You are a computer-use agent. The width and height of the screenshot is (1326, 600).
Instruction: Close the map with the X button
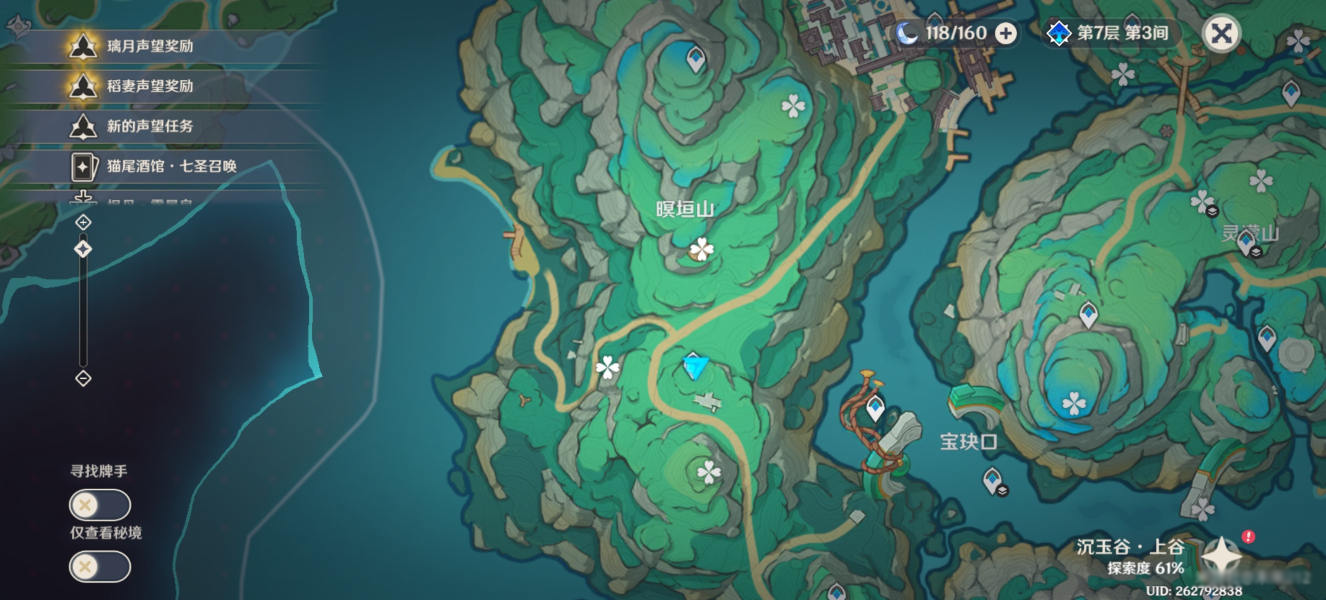[x=1220, y=33]
